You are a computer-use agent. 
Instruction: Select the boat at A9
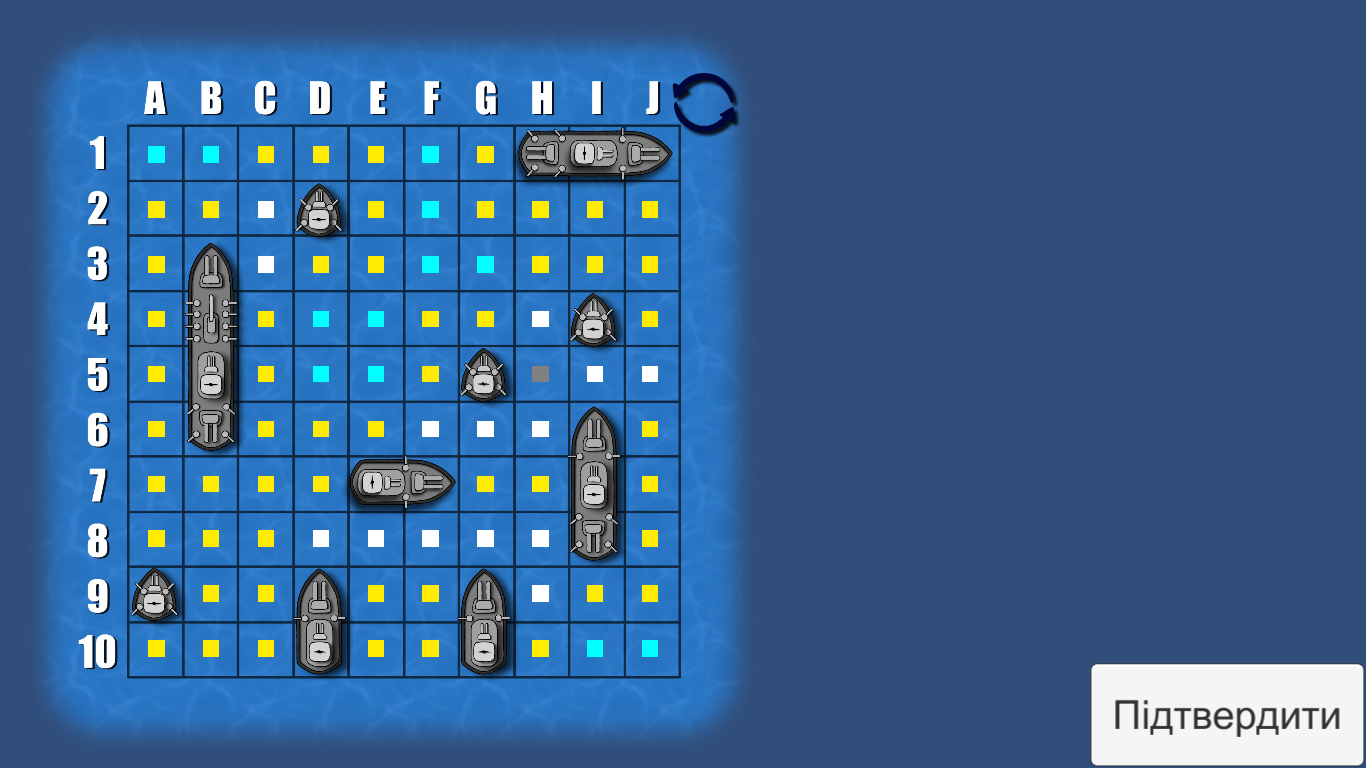[x=156, y=594]
